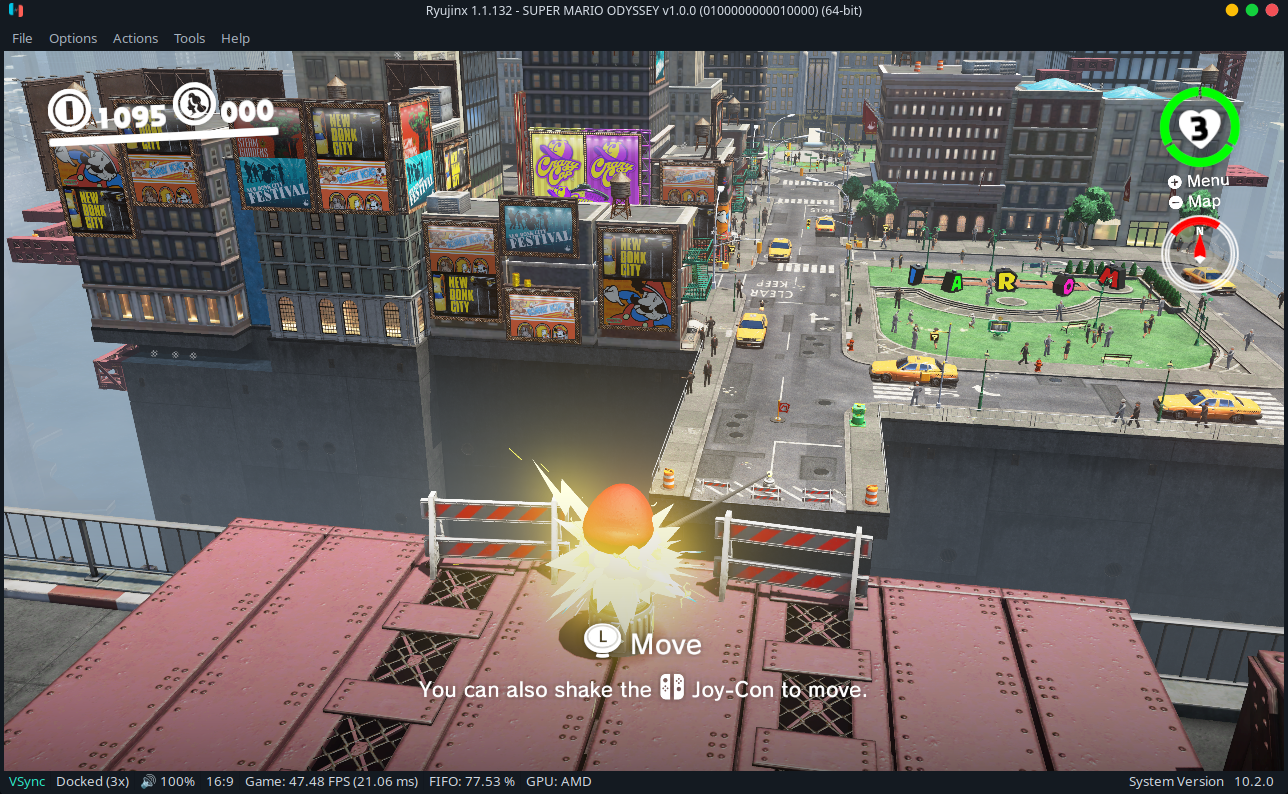Open the Tools menu
Screen dimensions: 1288x794
[x=189, y=38]
